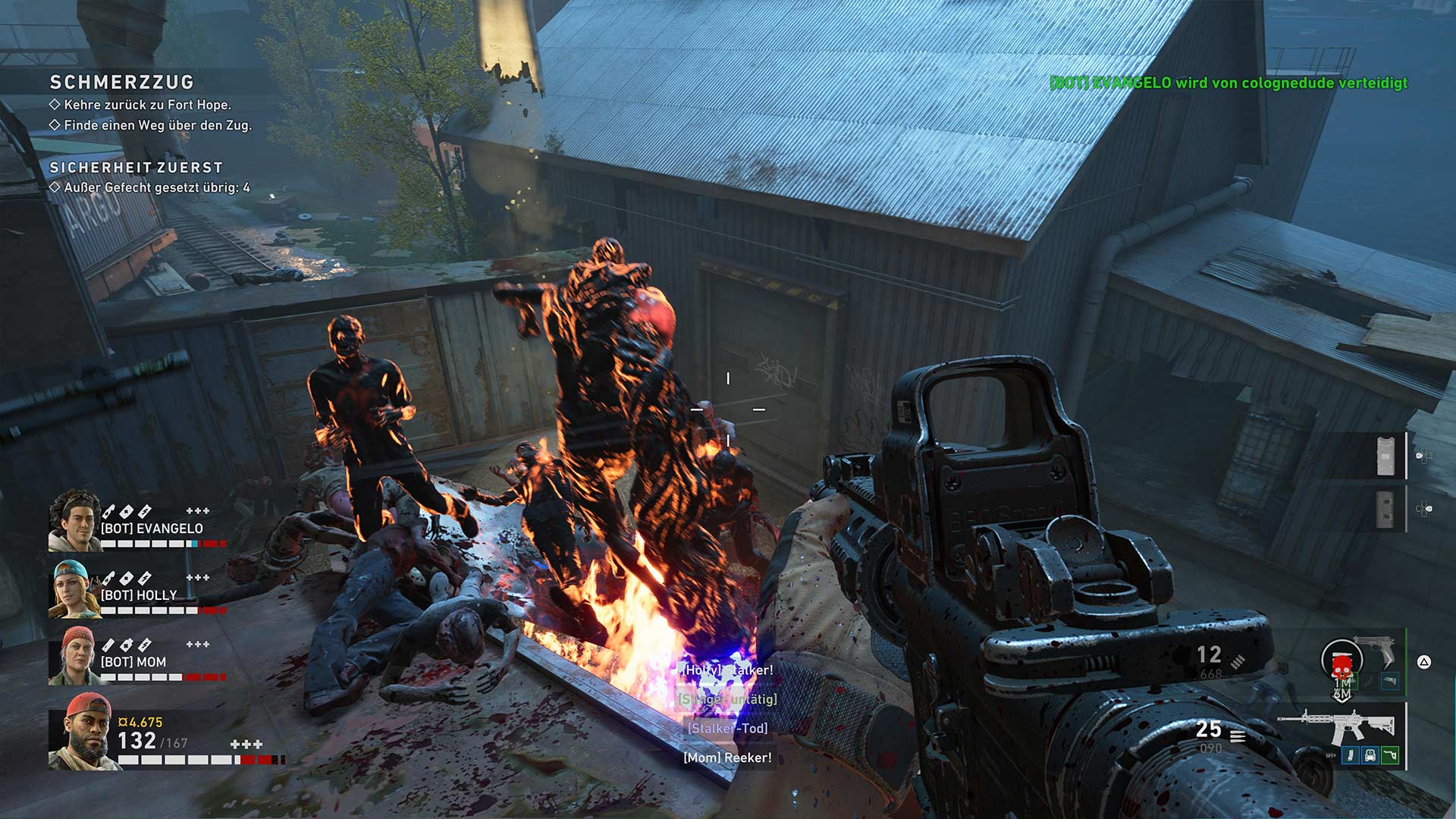
Task: Click the green Evangelo defended notification
Action: 1228,83
